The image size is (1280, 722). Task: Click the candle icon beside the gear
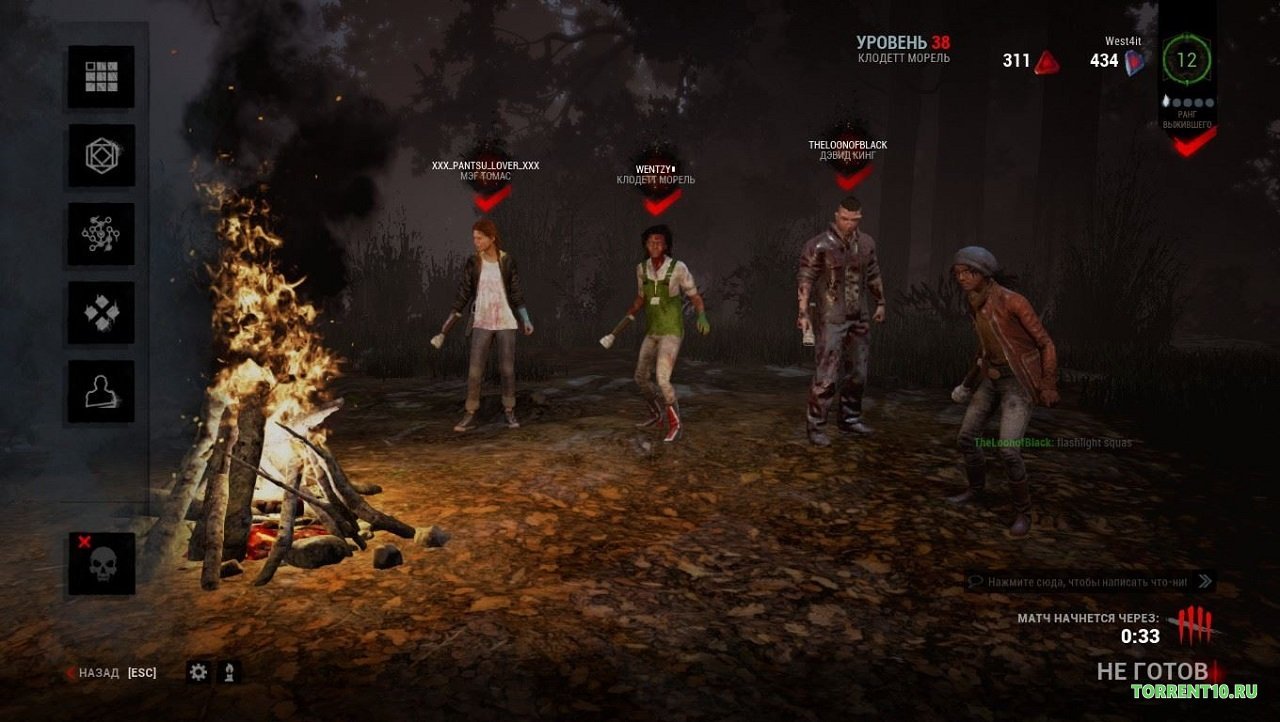(x=231, y=672)
